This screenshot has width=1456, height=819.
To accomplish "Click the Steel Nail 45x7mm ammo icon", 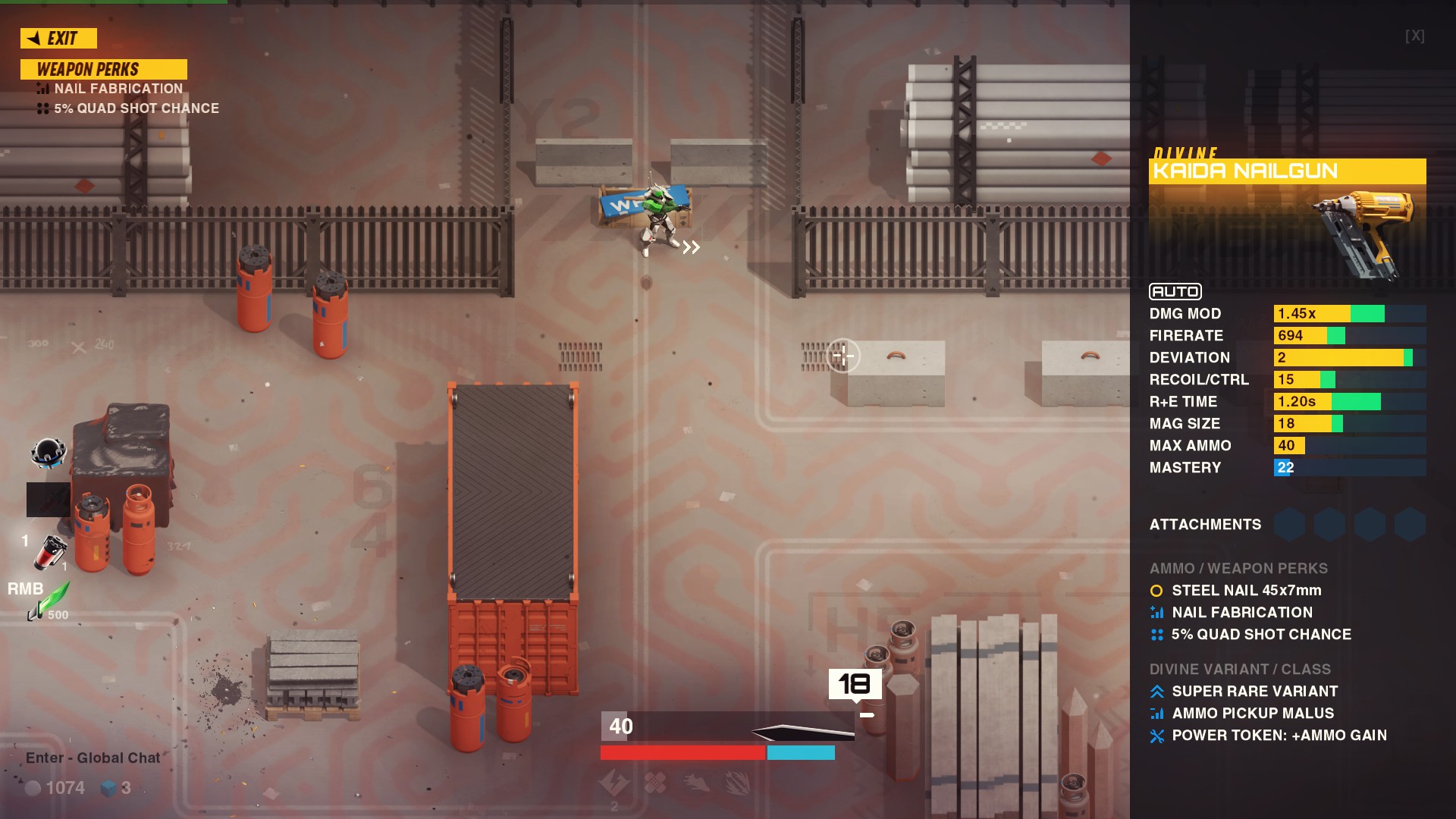I will point(1156,591).
